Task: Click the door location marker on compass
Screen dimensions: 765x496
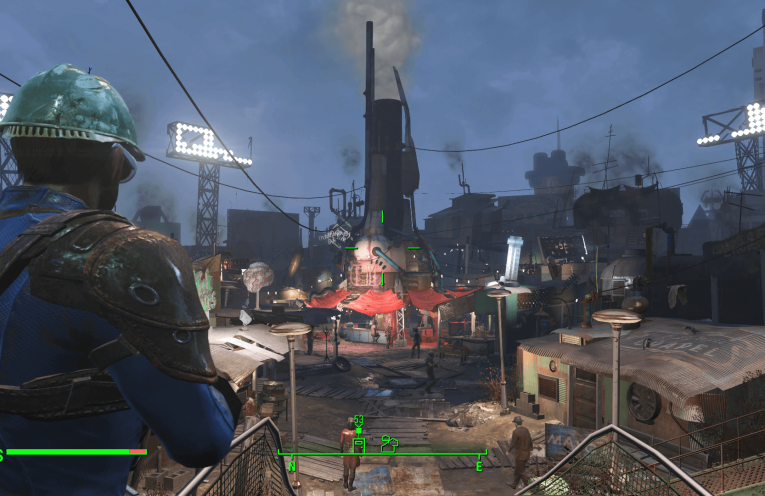Action: click(x=359, y=443)
